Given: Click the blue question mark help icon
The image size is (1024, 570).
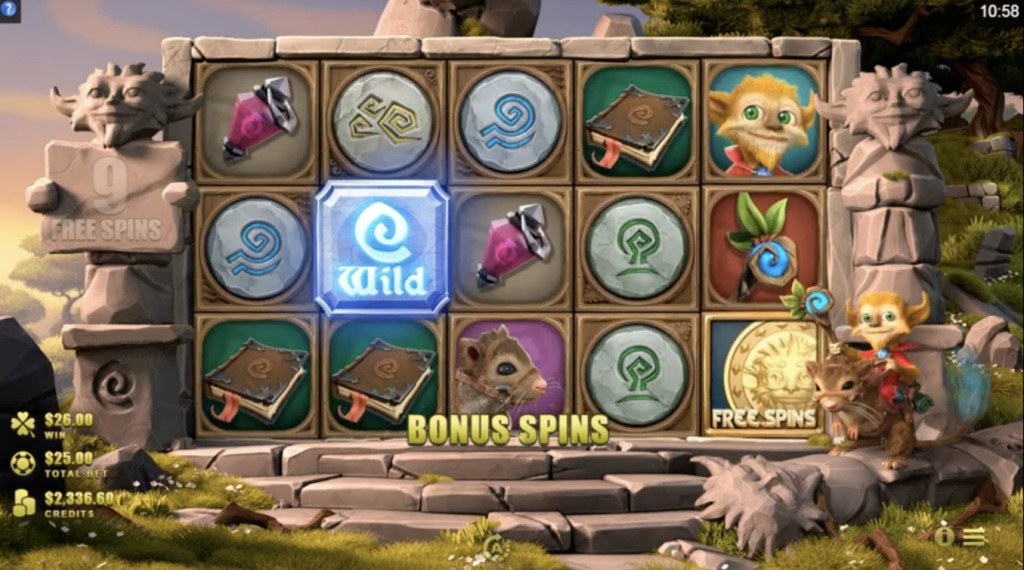Looking at the screenshot, I should 9,10.
